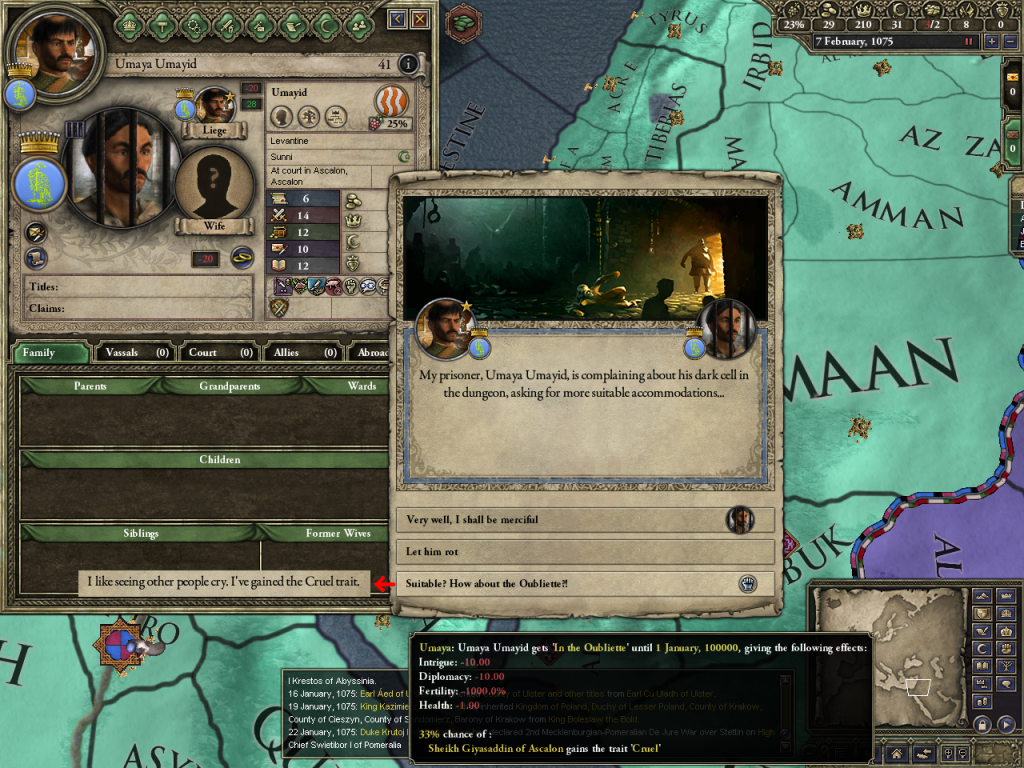
Task: Switch to the terrain map mode
Action: click(x=983, y=597)
